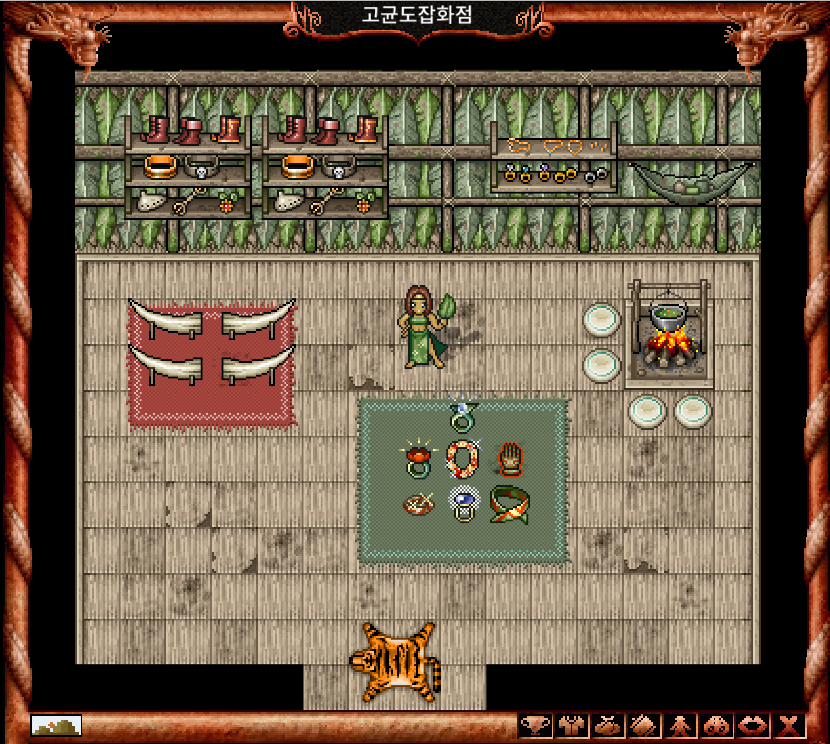The height and width of the screenshot is (744, 830).
Task: Click the binoculars look icon
Action: [716, 726]
